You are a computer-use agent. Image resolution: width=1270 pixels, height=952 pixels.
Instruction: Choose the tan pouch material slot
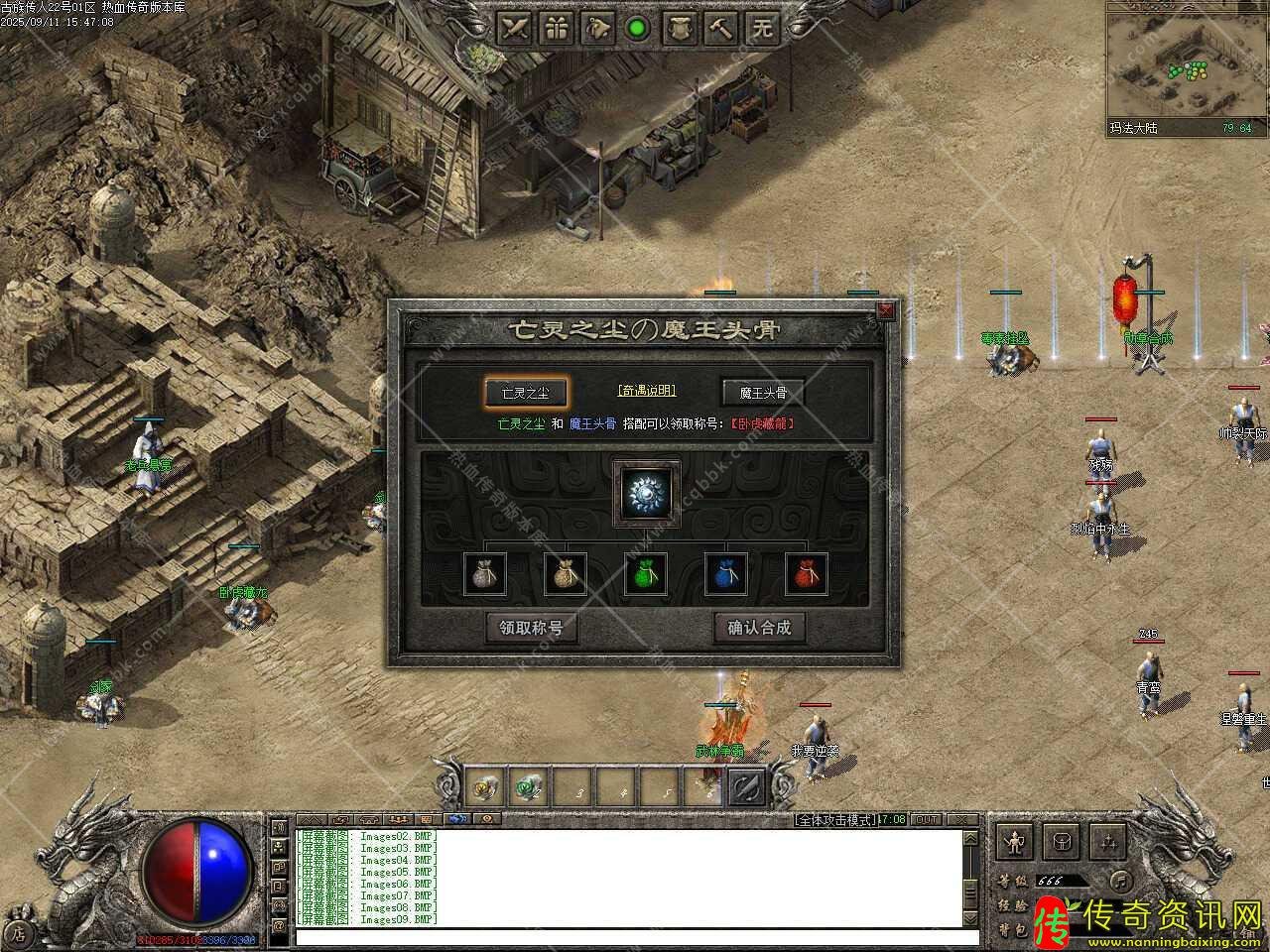(566, 574)
